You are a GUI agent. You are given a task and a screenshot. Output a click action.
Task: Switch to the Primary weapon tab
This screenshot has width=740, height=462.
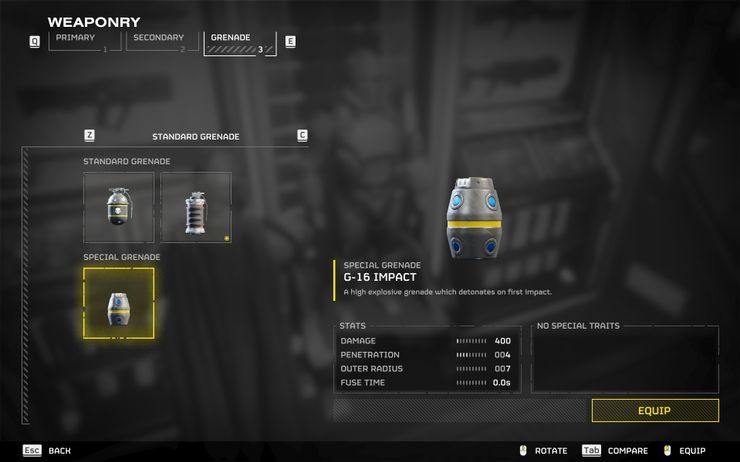81,41
